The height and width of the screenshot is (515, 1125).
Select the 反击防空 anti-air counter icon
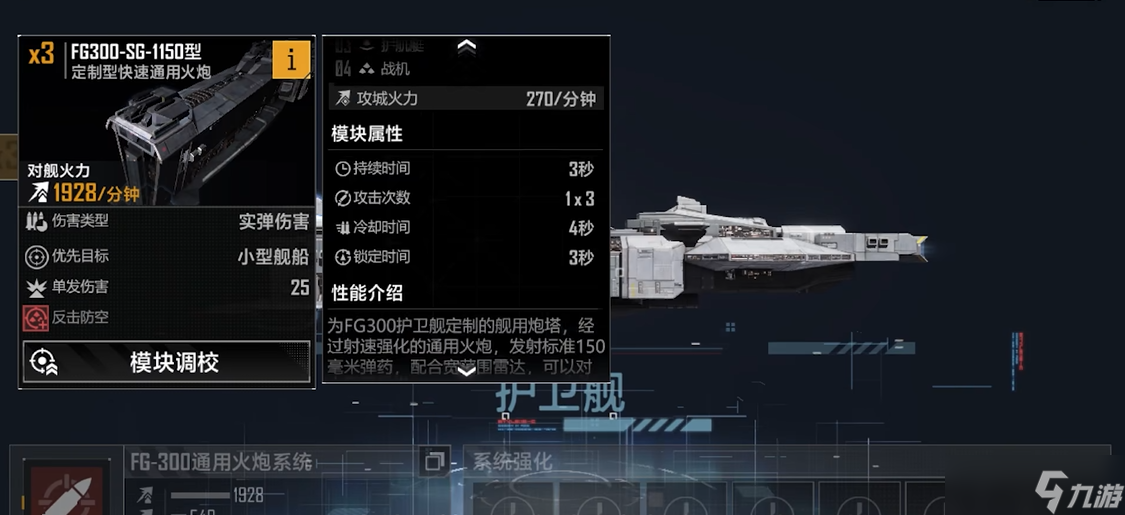point(36,318)
